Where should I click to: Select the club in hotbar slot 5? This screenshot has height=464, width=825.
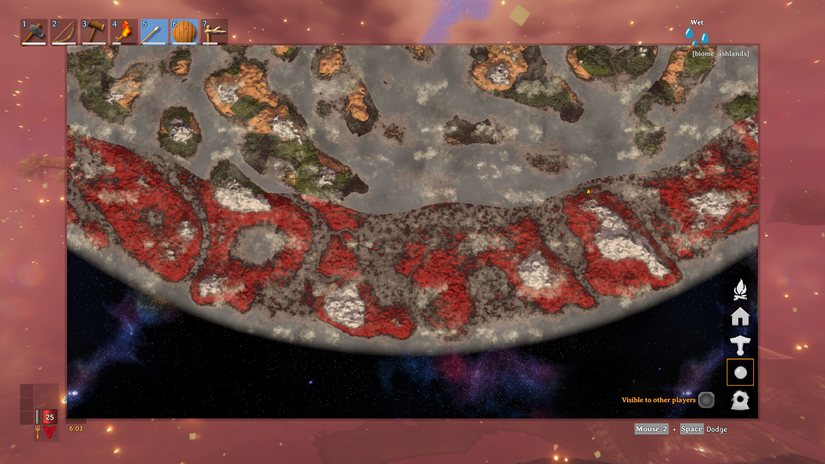(x=153, y=32)
